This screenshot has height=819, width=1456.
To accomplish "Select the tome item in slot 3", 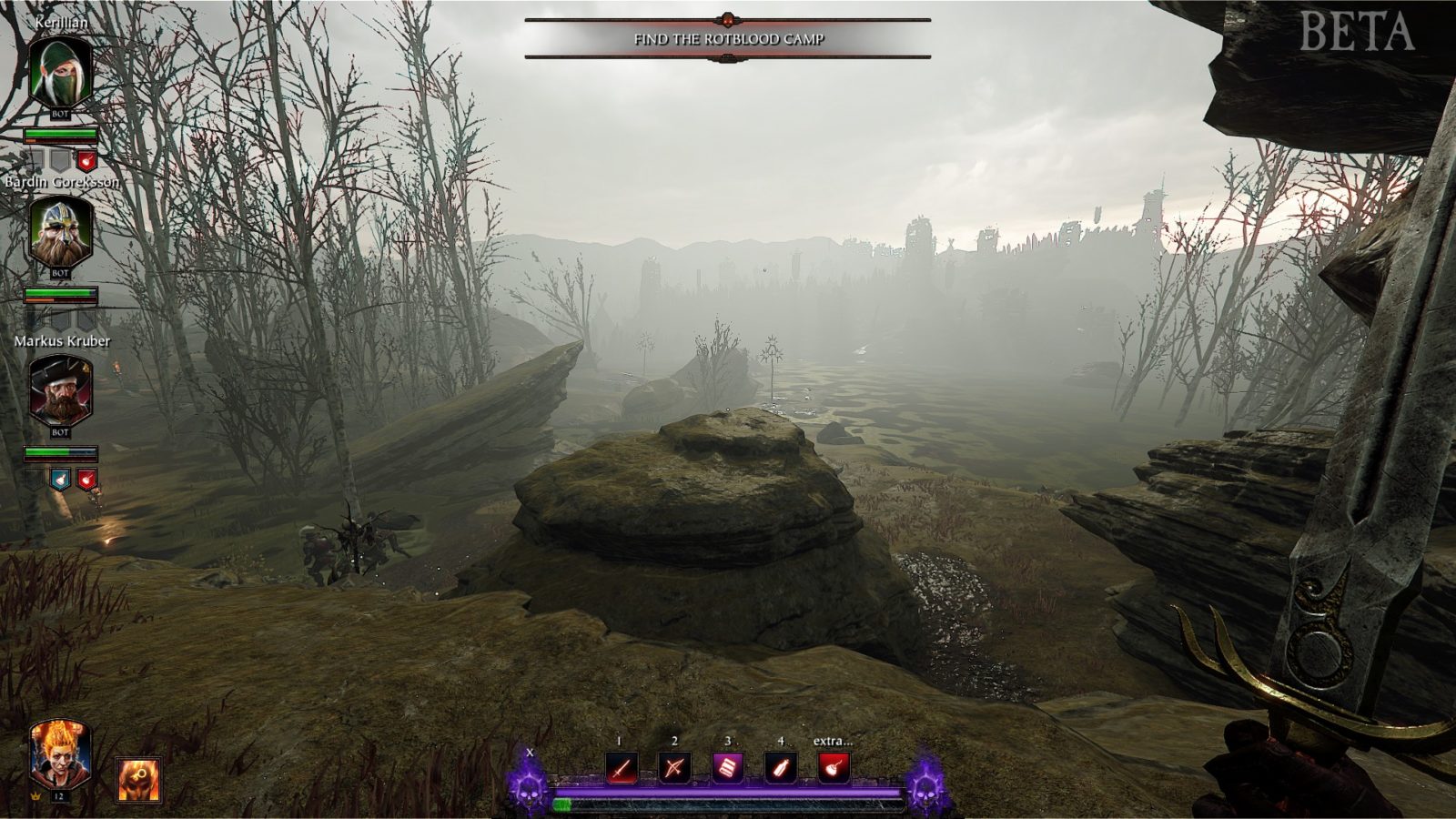I will coord(729,765).
